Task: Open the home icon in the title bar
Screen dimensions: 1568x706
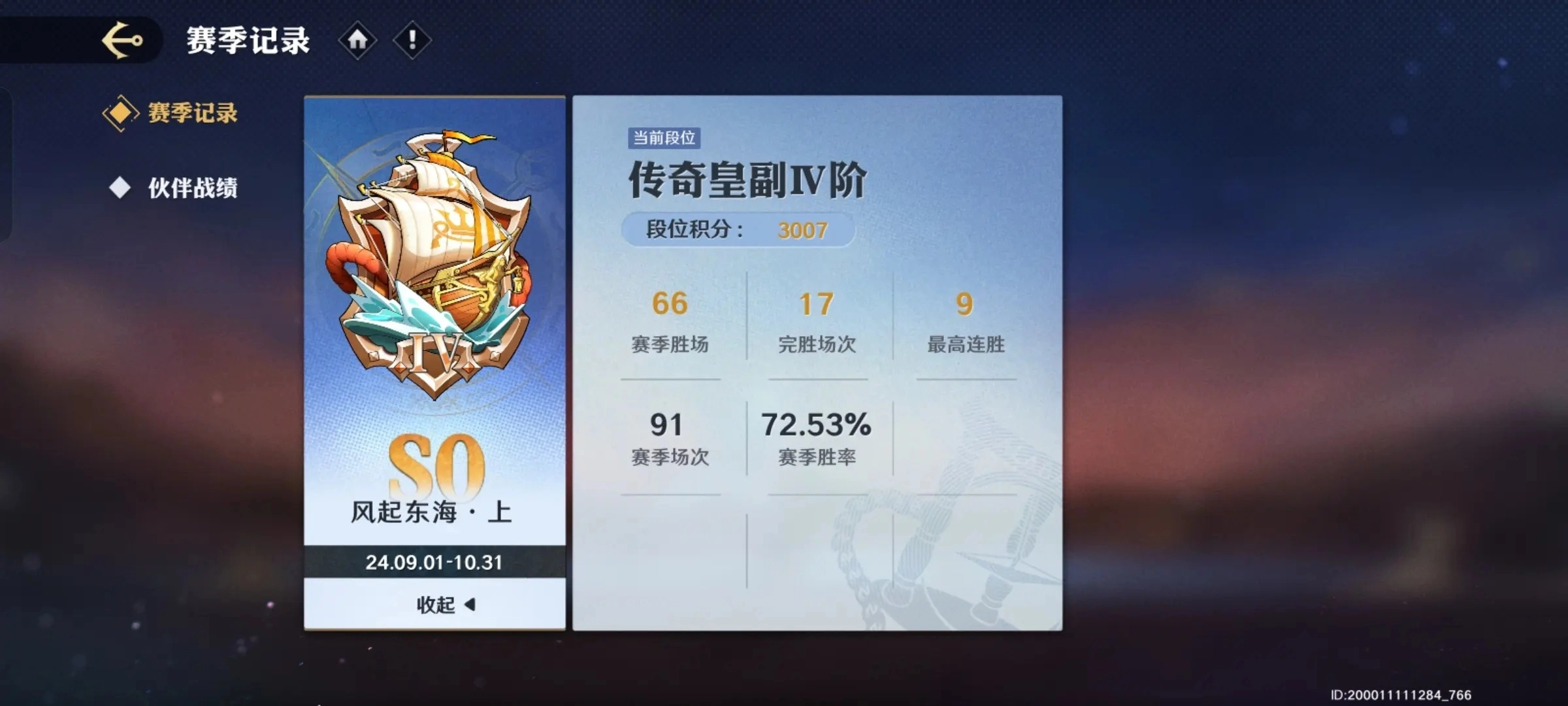Action: [x=357, y=40]
